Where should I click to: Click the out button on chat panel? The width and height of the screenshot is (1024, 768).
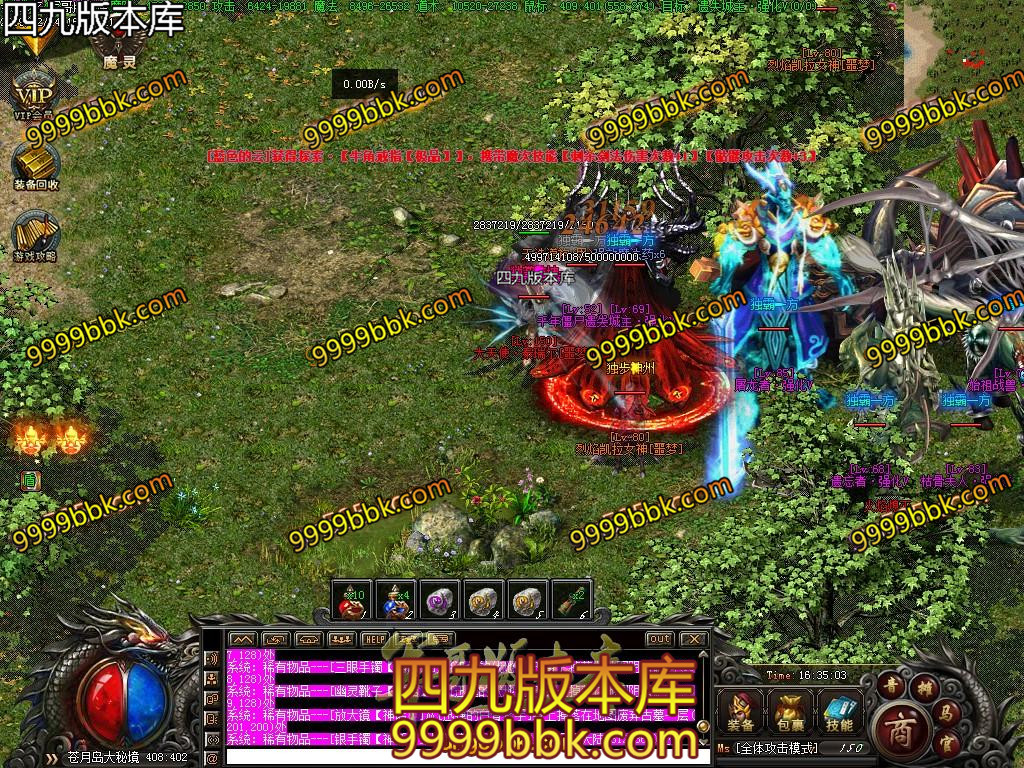tap(659, 639)
